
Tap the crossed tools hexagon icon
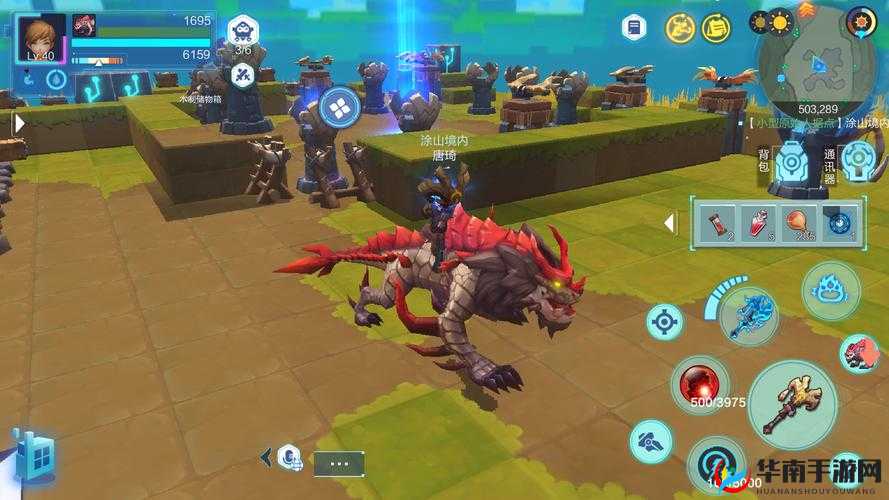click(242, 73)
